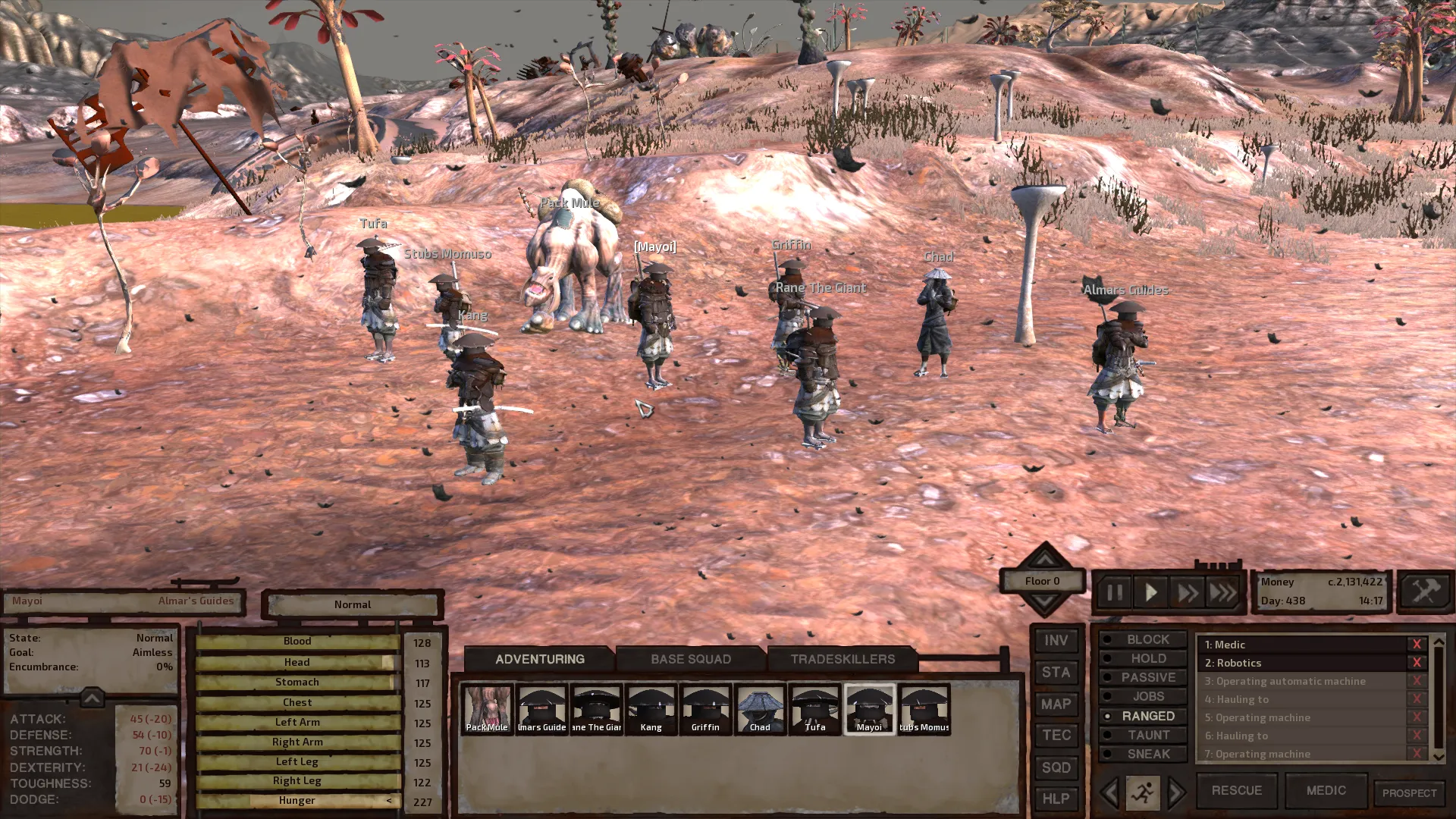The image size is (1456, 819).
Task: Enable the SNEAK stance
Action: (x=1143, y=754)
